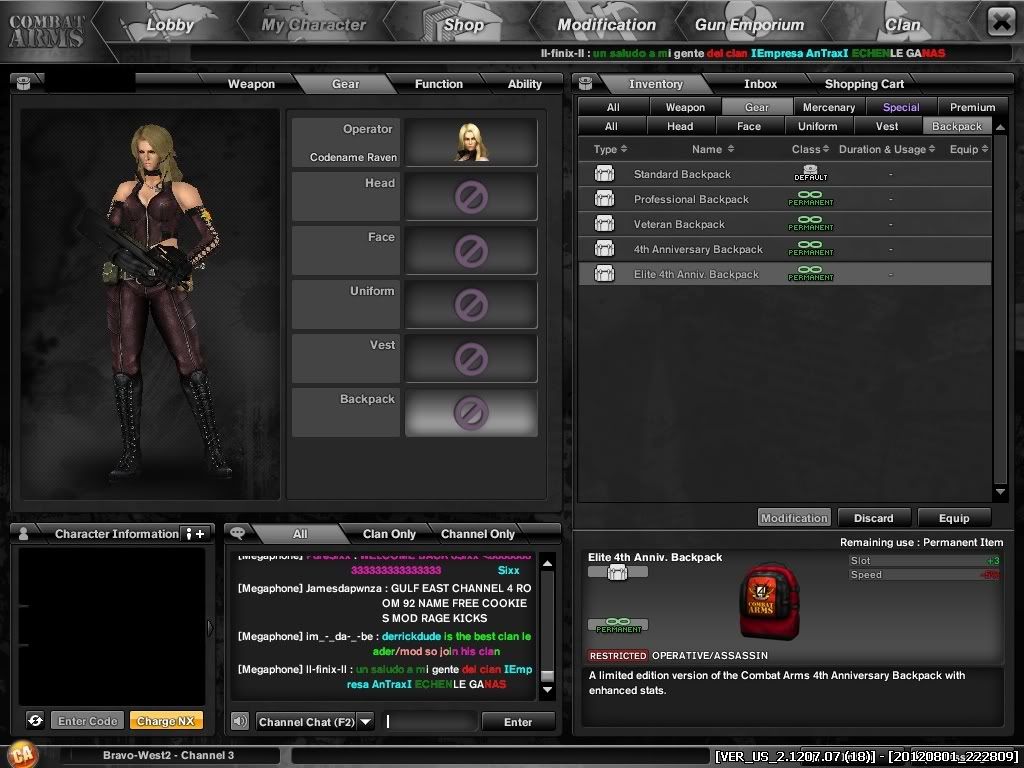Open the Channel Chat dropdown
The width and height of the screenshot is (1024, 768).
click(x=365, y=722)
